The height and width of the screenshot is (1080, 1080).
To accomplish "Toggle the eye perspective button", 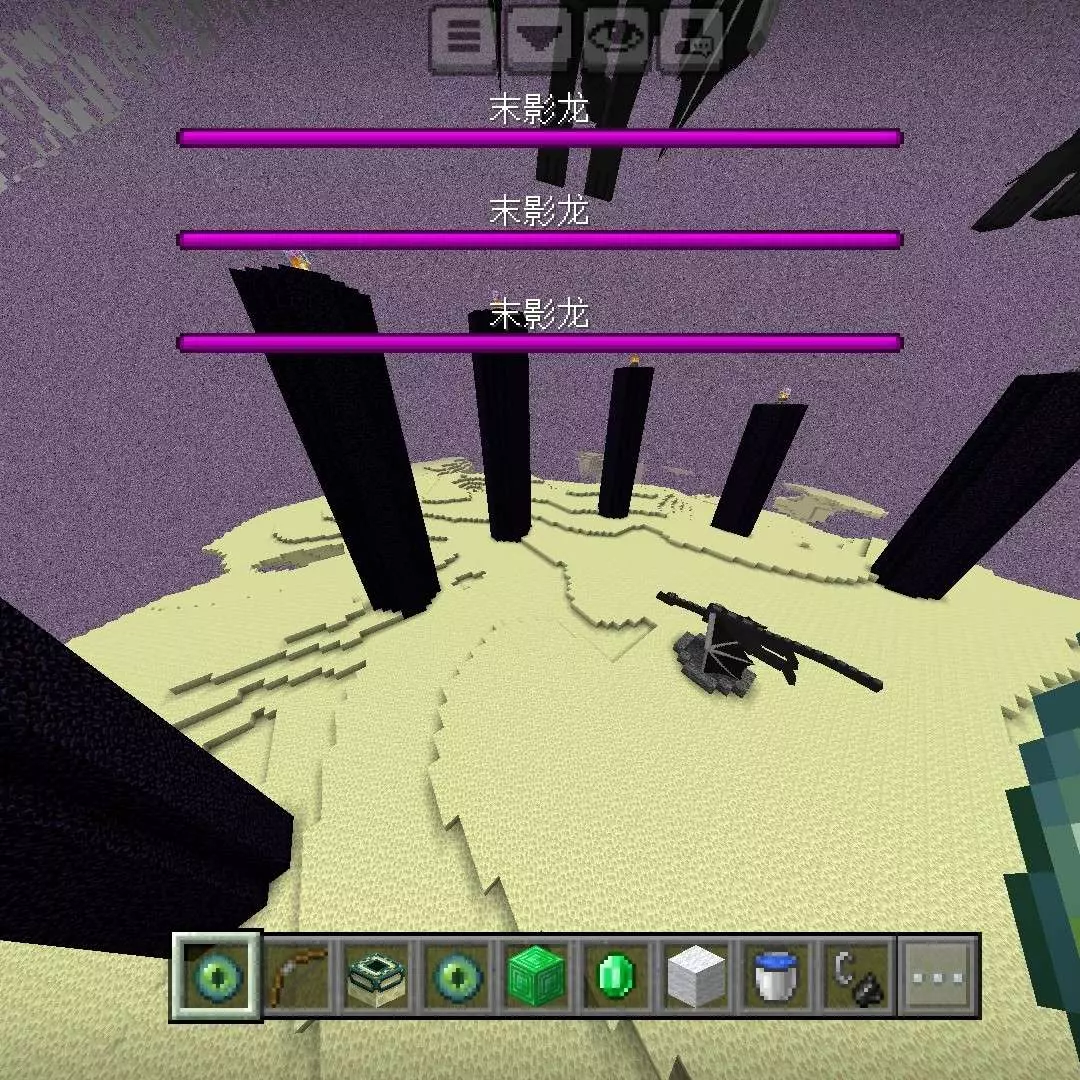I will tap(616, 38).
